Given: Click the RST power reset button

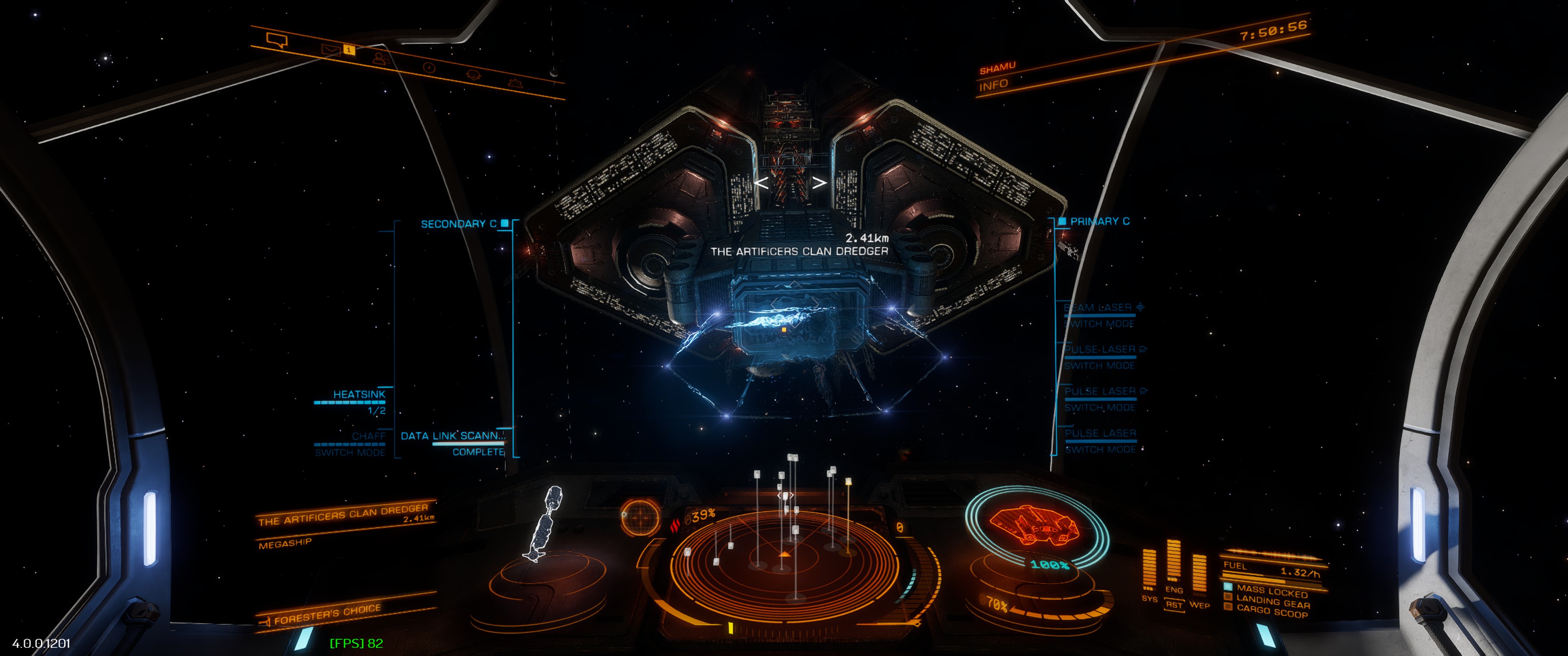Looking at the screenshot, I should pos(1174,605).
